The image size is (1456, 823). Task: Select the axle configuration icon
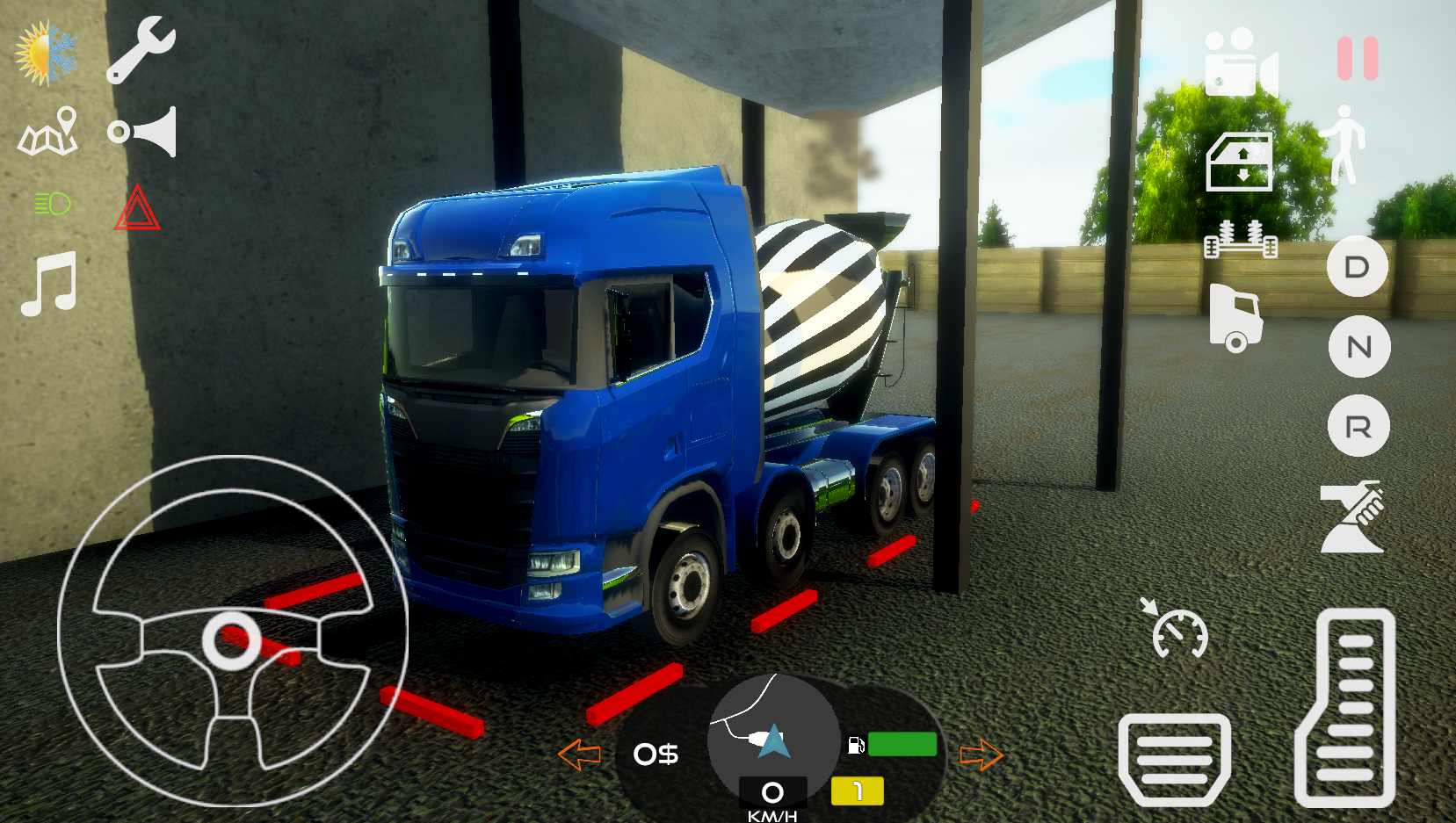[1242, 239]
